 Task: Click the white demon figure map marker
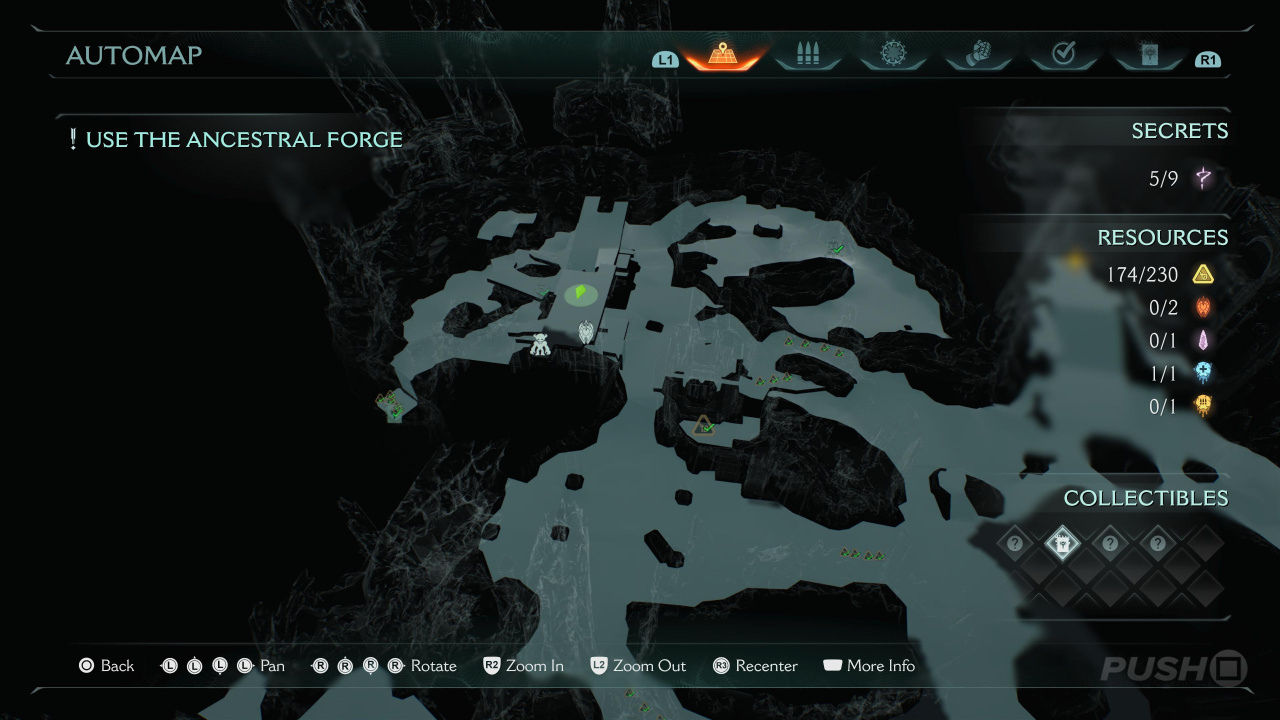[x=540, y=344]
